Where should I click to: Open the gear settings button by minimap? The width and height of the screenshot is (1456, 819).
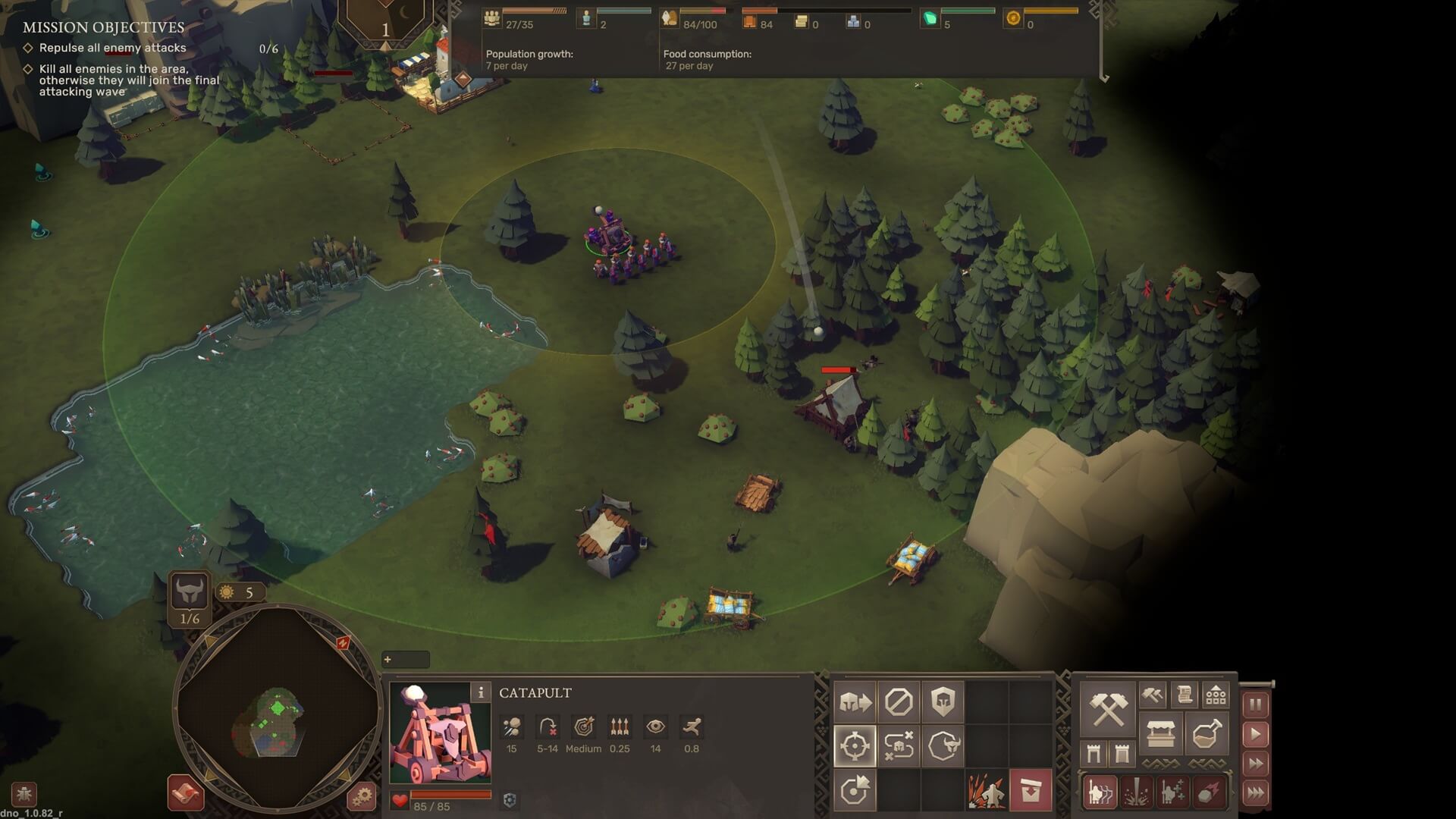pyautogui.click(x=362, y=796)
